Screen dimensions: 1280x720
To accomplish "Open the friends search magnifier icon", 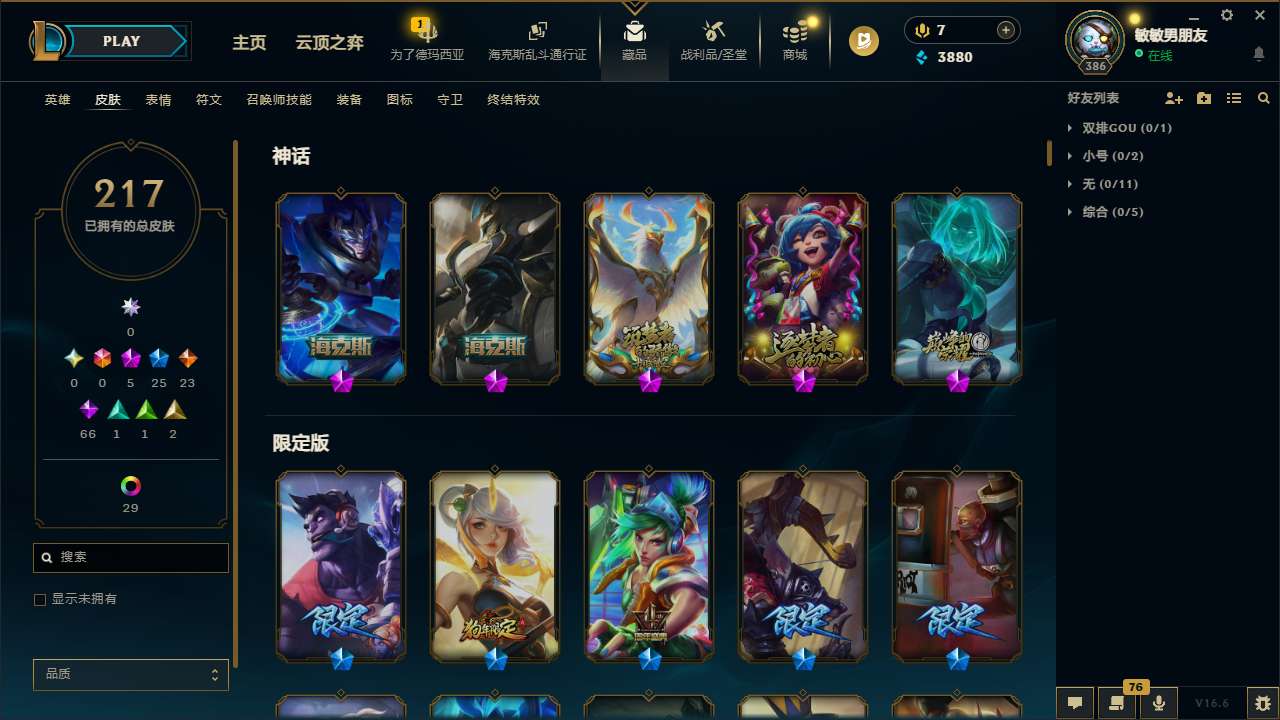I will tap(1264, 98).
